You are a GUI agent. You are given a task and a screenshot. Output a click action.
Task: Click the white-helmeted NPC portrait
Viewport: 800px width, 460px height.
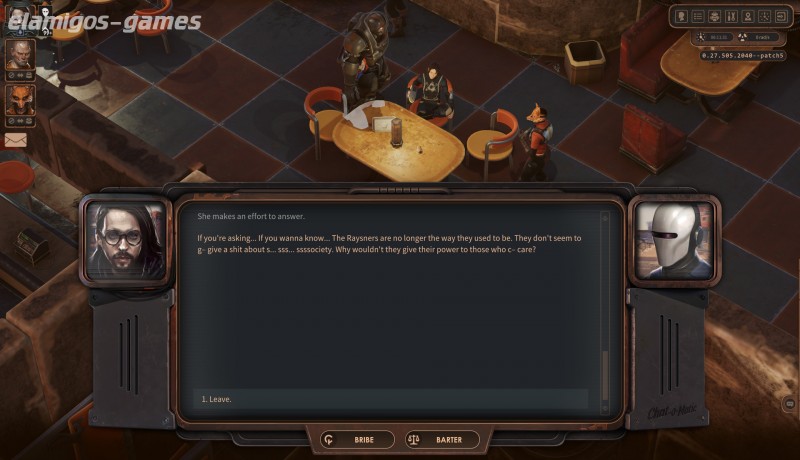pyautogui.click(x=675, y=241)
